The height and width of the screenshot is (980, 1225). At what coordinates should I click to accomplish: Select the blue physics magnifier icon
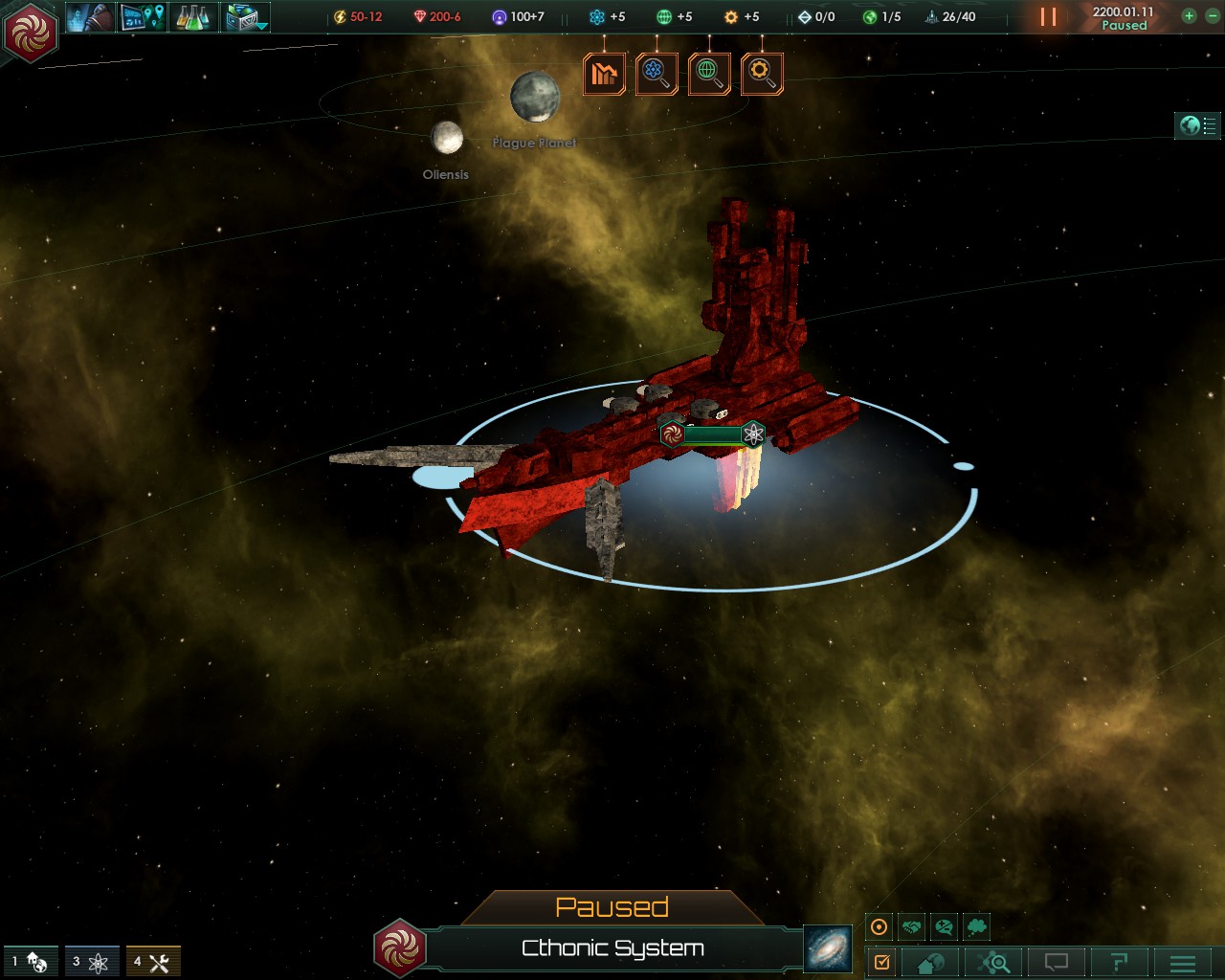click(657, 73)
